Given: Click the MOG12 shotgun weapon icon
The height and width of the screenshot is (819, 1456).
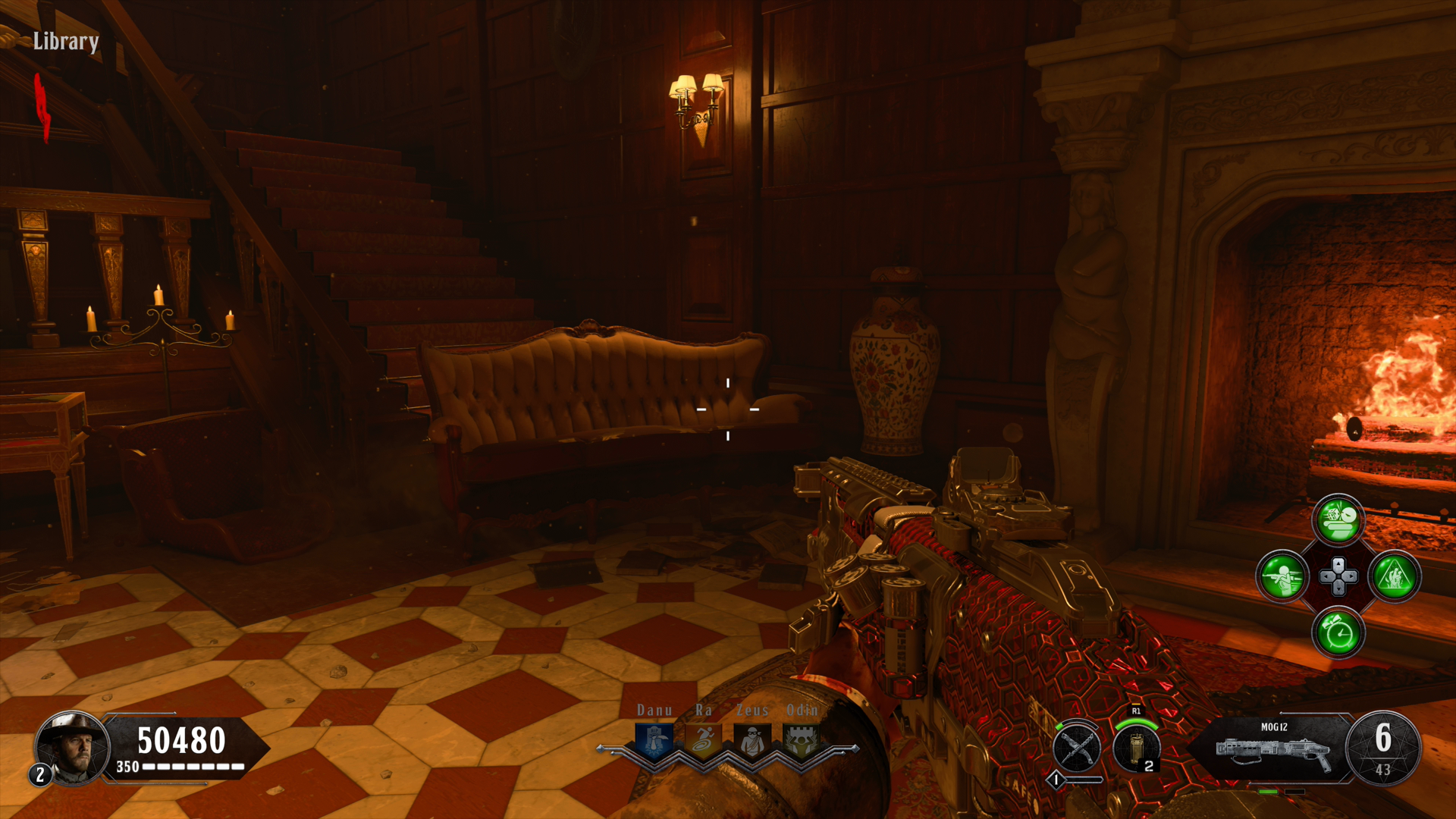Looking at the screenshot, I should pyautogui.click(x=1274, y=751).
